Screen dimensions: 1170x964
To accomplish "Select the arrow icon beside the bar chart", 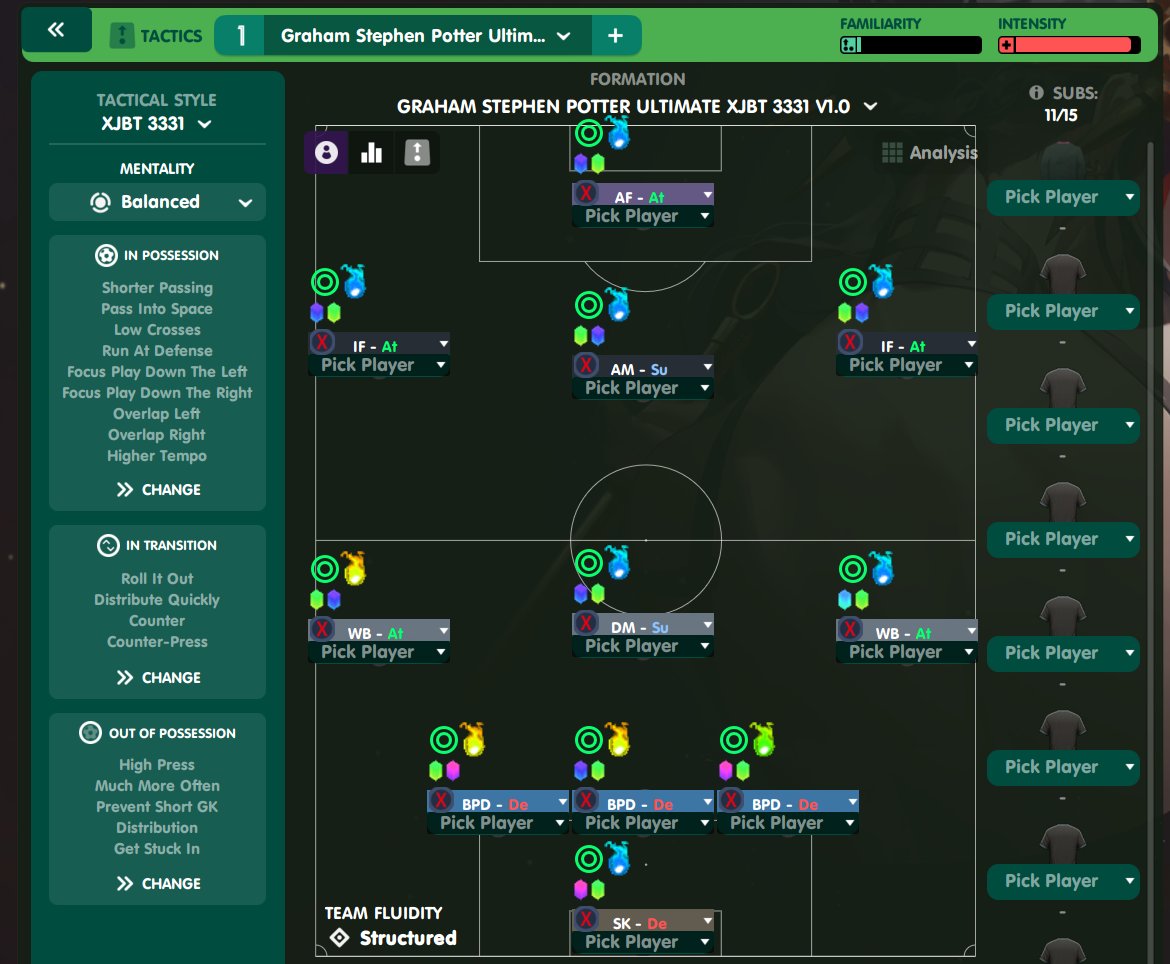I will tap(417, 152).
